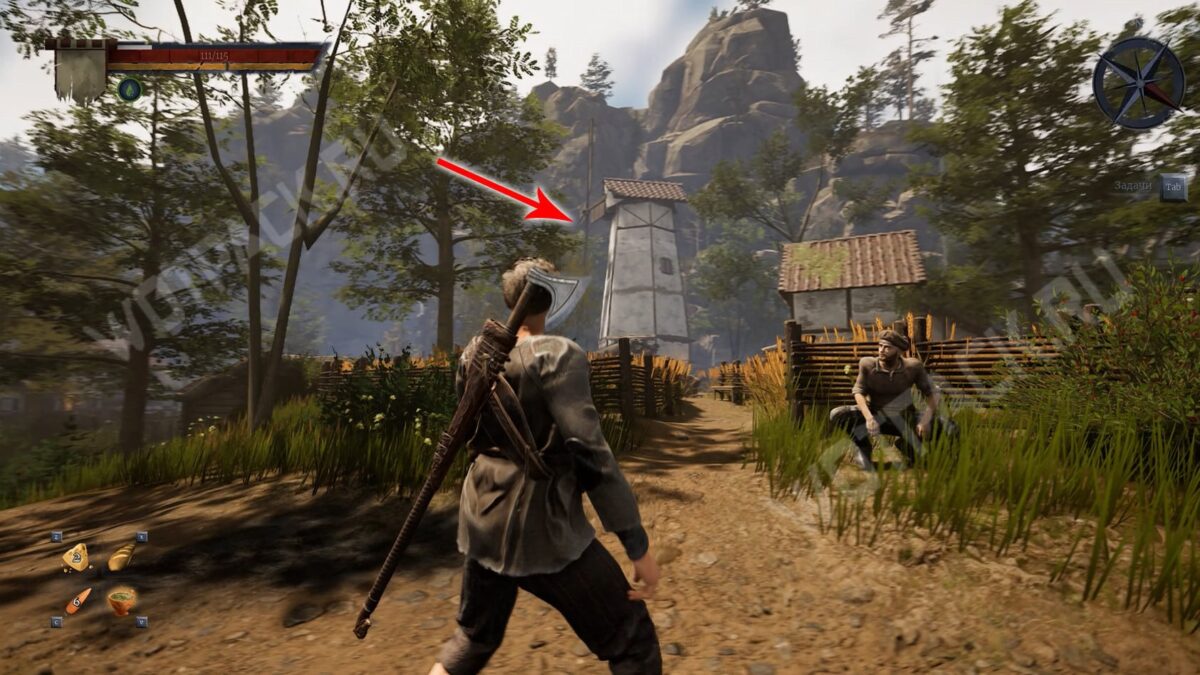This screenshot has height=675, width=1200.
Task: Use the bread loaf quick slot
Action: coord(121,556)
